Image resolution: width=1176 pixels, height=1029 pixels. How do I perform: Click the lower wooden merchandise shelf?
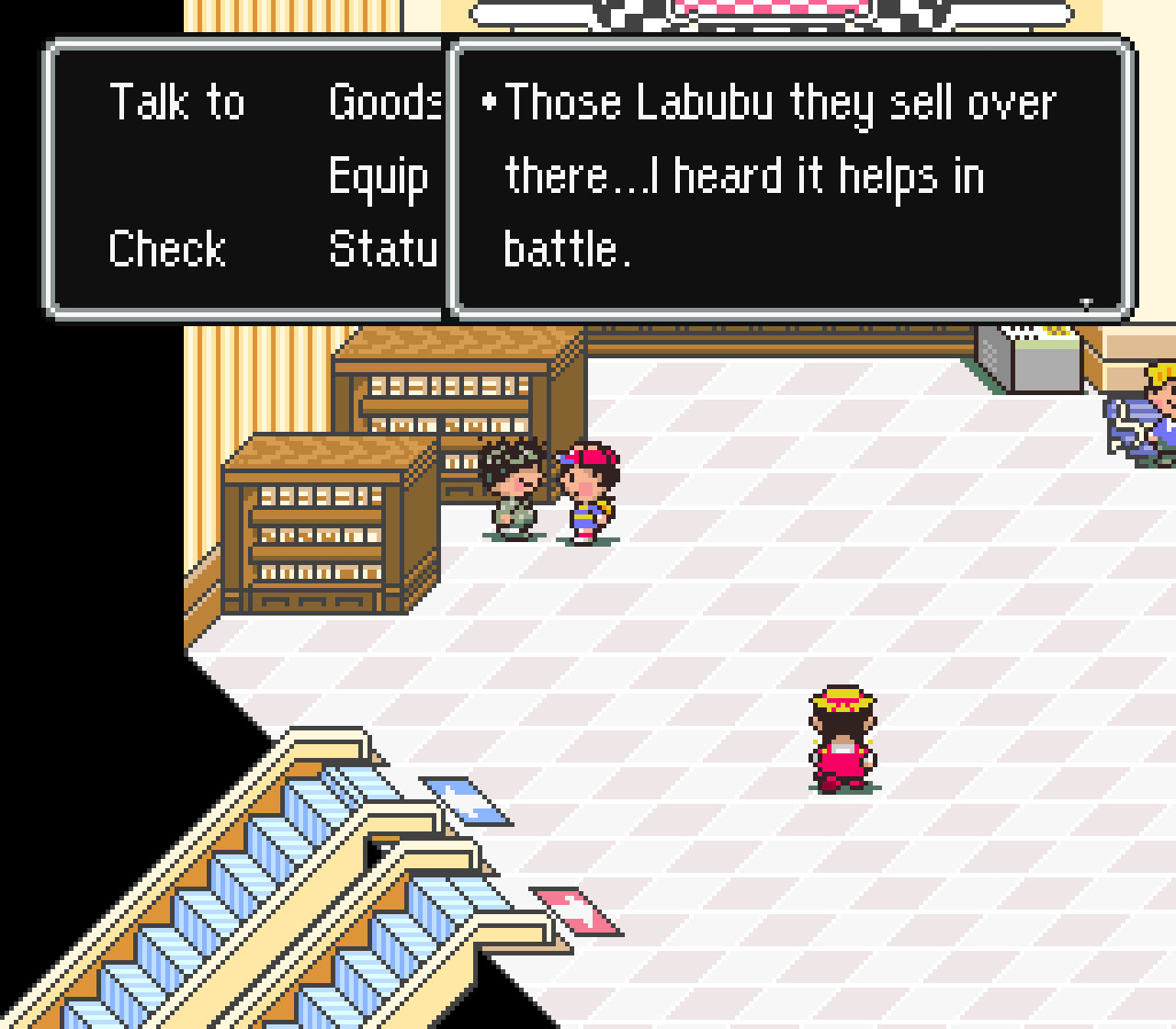[322, 533]
